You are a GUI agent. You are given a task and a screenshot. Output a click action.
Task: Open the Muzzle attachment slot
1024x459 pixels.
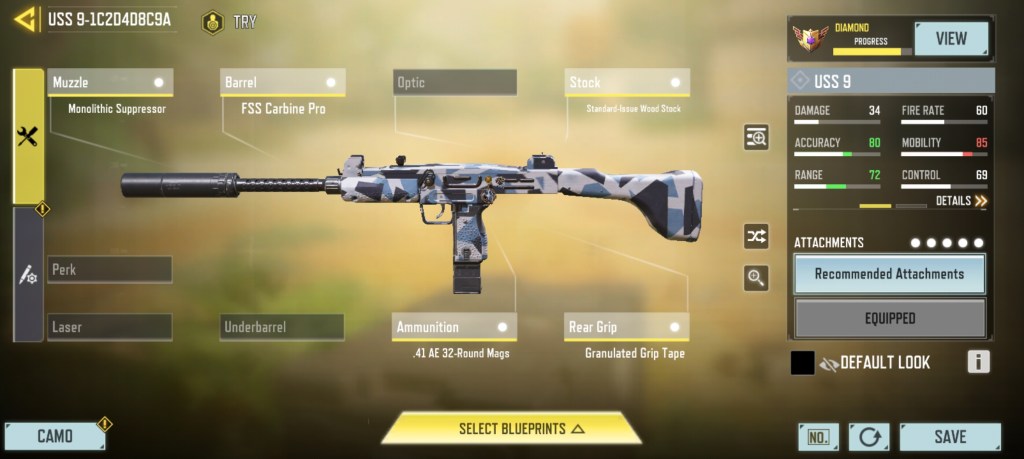110,82
